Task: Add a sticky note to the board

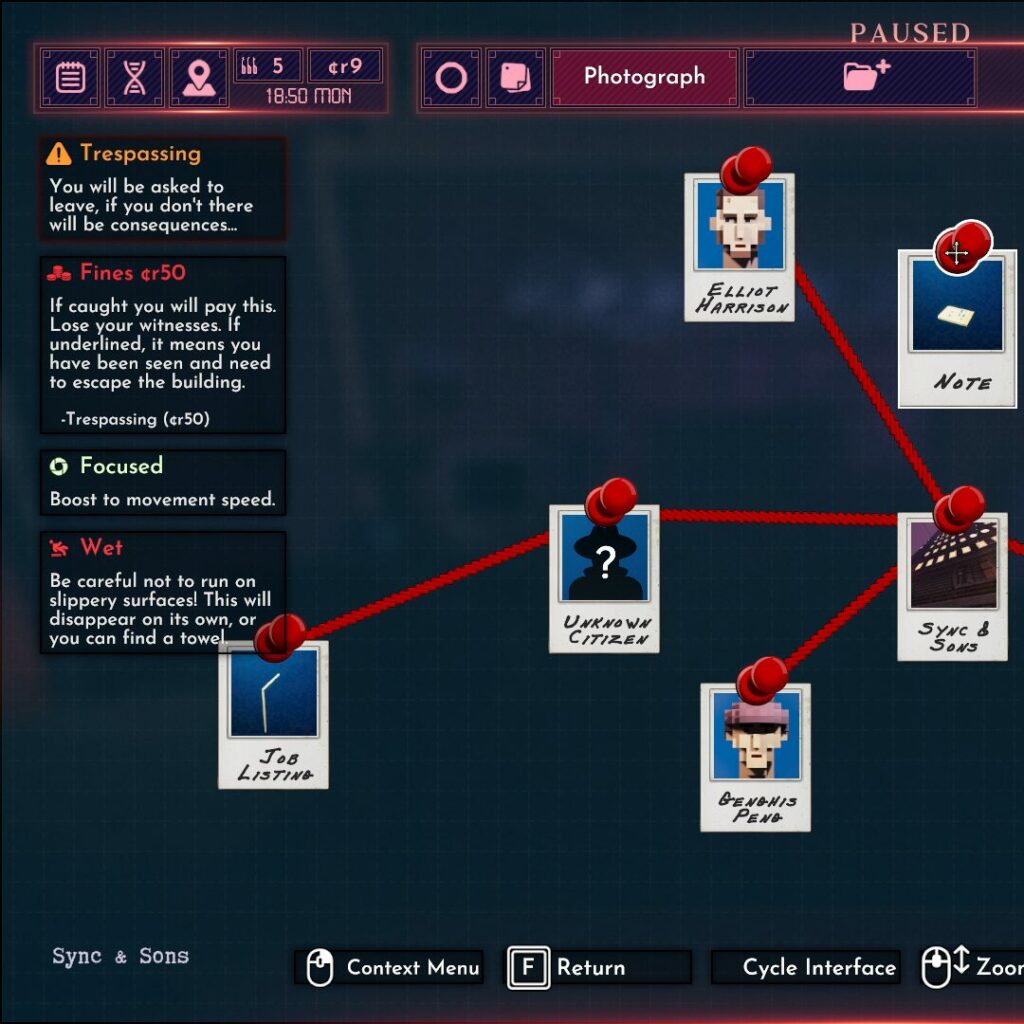Action: 515,77
